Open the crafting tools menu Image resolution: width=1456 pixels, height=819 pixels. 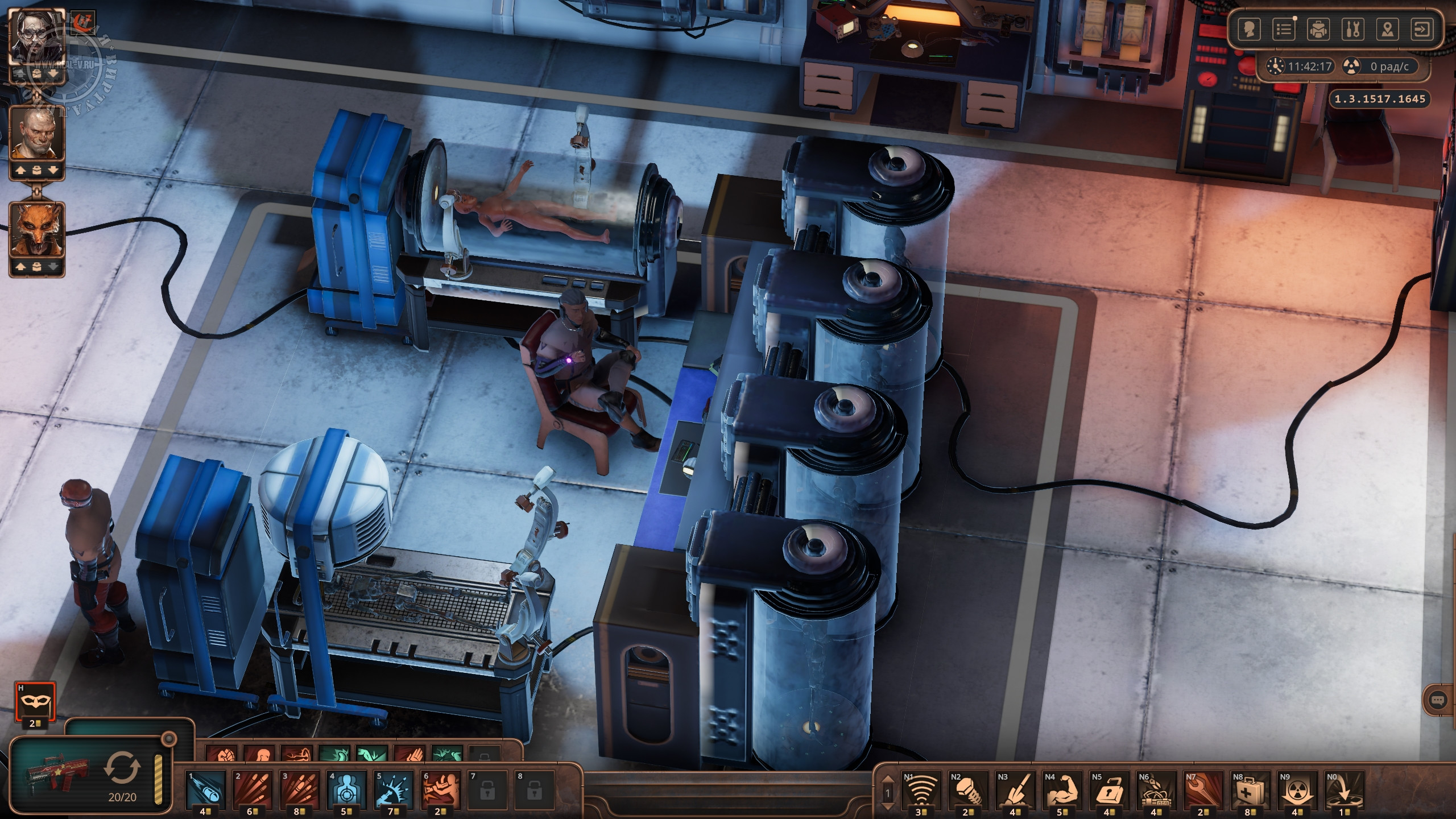coord(1352,30)
